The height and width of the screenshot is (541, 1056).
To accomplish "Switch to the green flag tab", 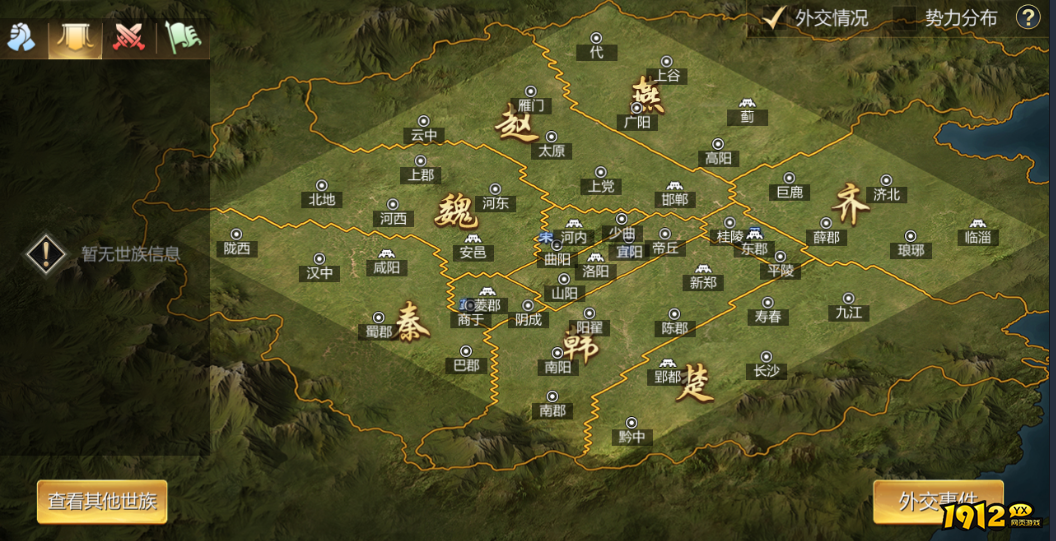I will pyautogui.click(x=182, y=37).
